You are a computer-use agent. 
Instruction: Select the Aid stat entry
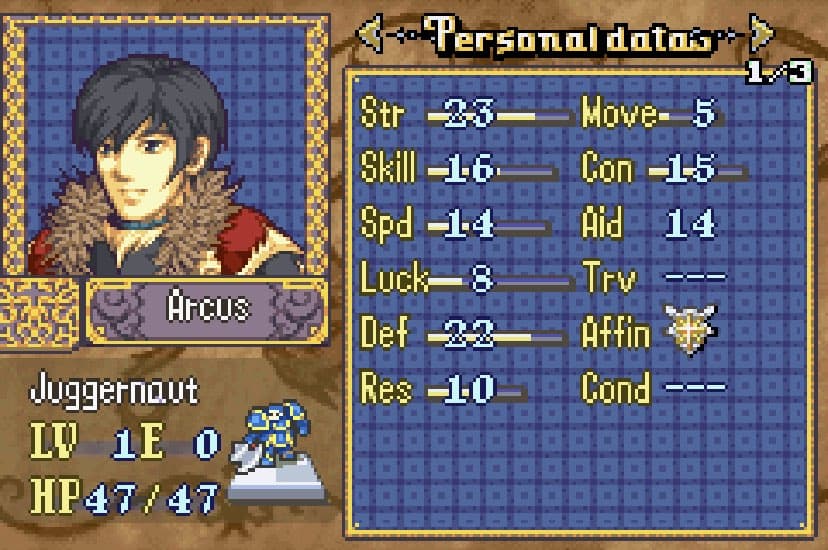tap(602, 224)
